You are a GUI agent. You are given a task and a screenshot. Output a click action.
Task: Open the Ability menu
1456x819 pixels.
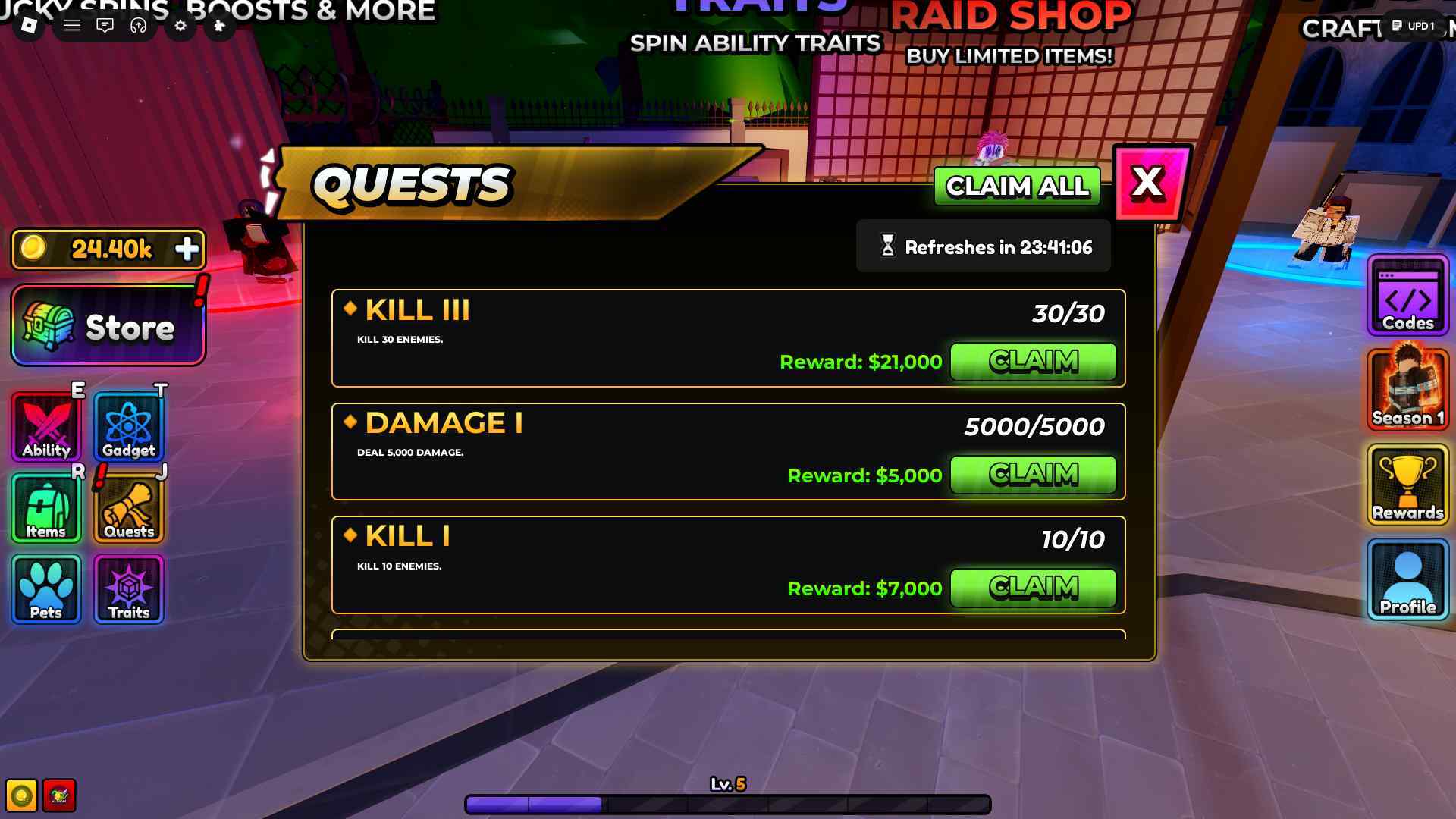pos(45,425)
